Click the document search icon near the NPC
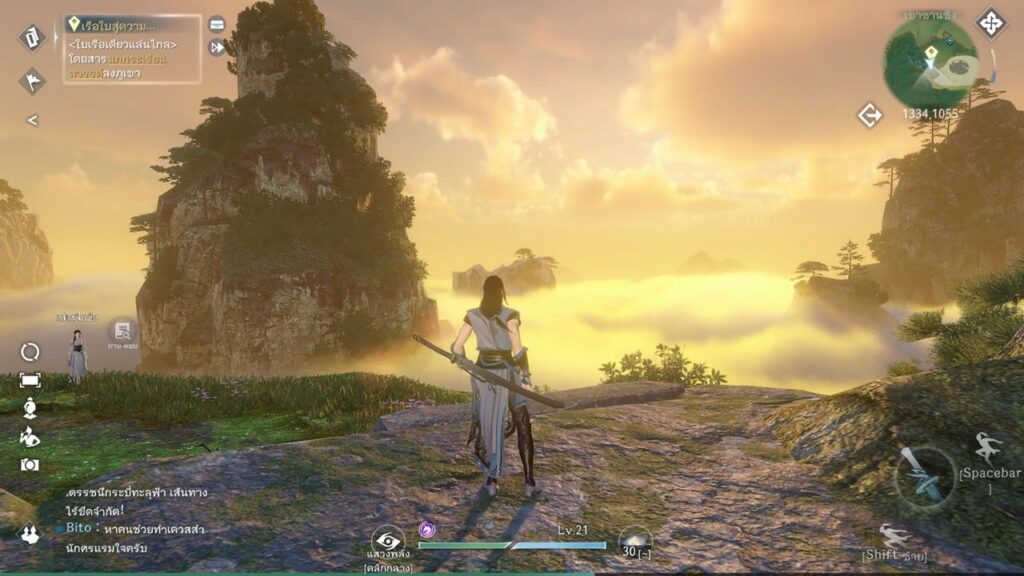 point(123,331)
